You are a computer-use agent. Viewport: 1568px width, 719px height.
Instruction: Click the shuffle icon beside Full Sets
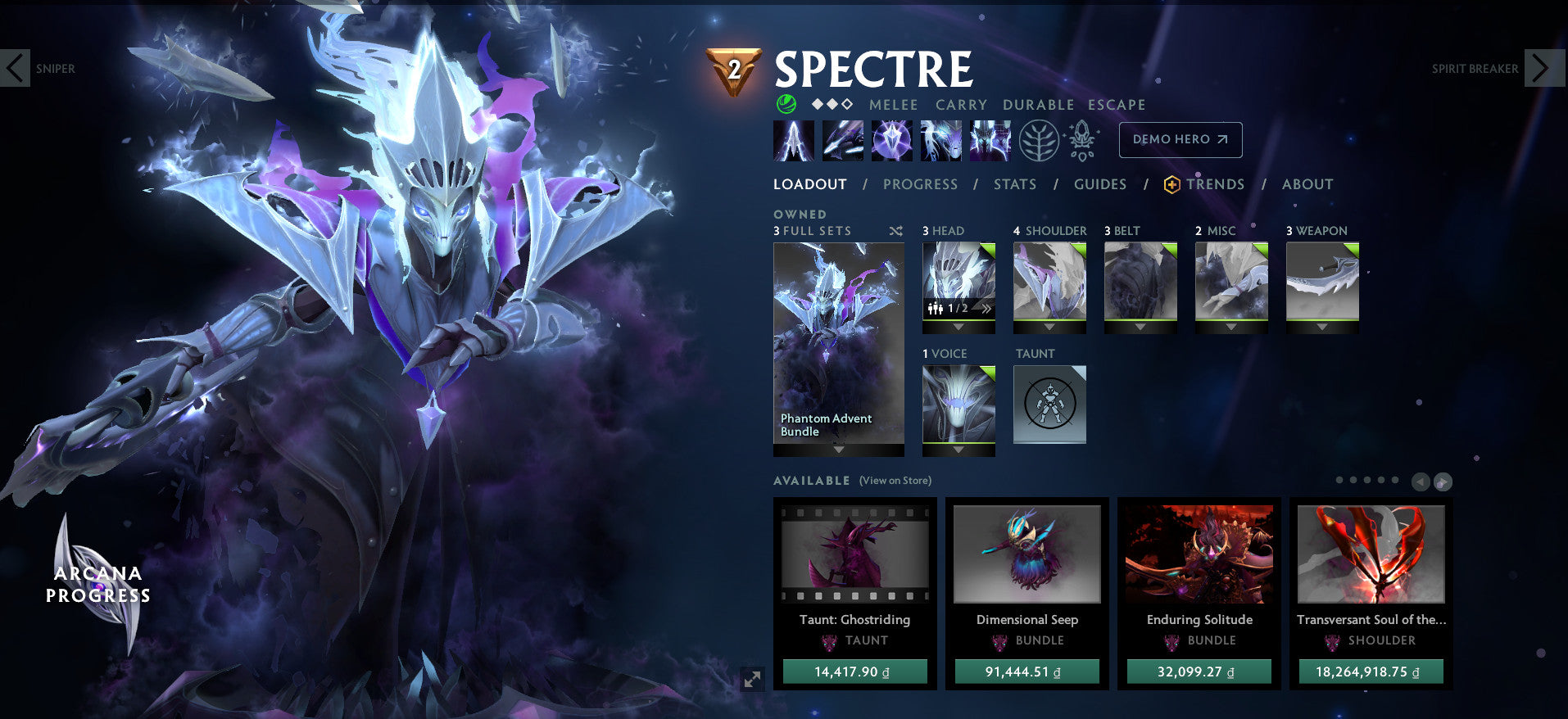coord(895,231)
